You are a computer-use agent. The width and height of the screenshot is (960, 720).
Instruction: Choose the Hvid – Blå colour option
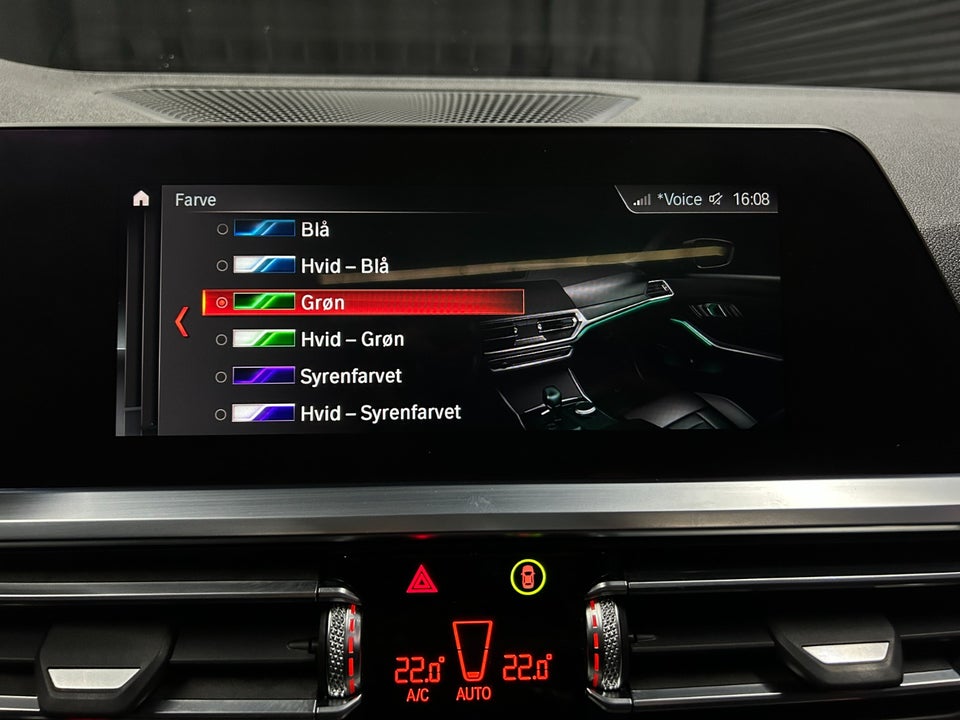[x=343, y=266]
